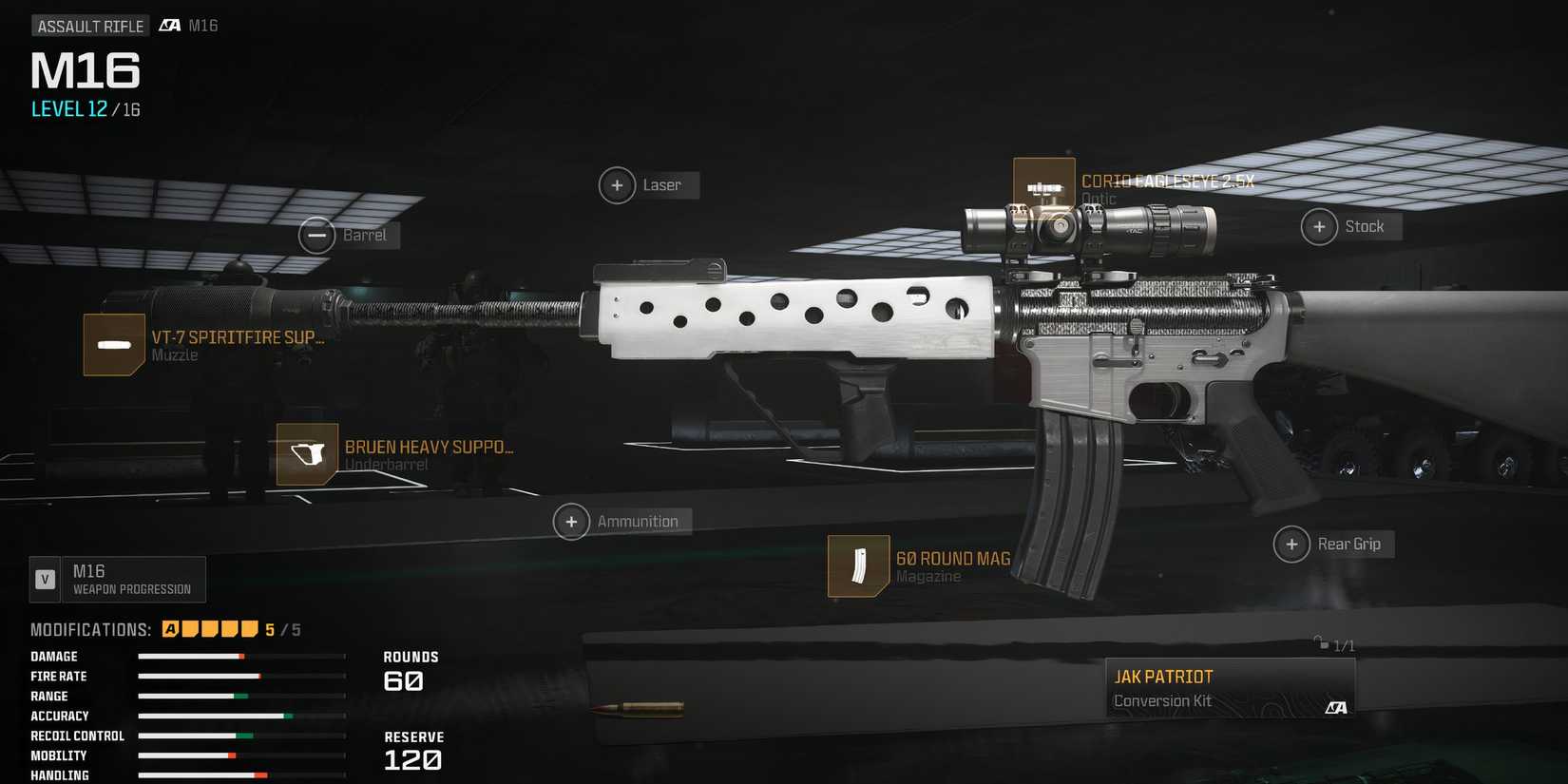Select the JAK Patriot conversion kit emblem icon

pyautogui.click(x=1337, y=707)
